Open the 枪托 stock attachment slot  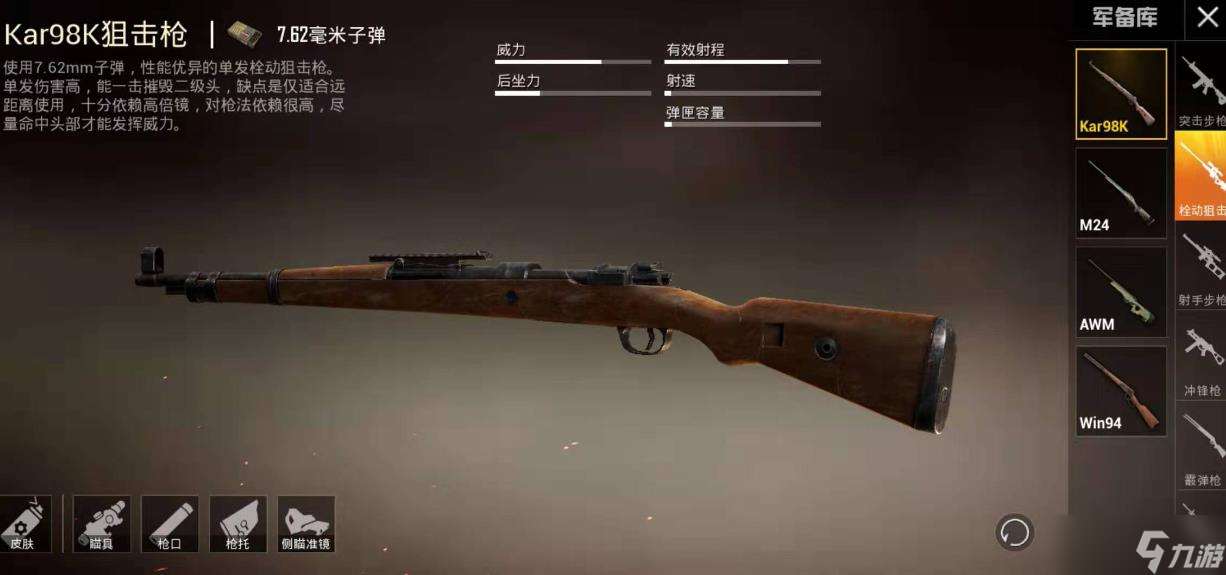237,524
